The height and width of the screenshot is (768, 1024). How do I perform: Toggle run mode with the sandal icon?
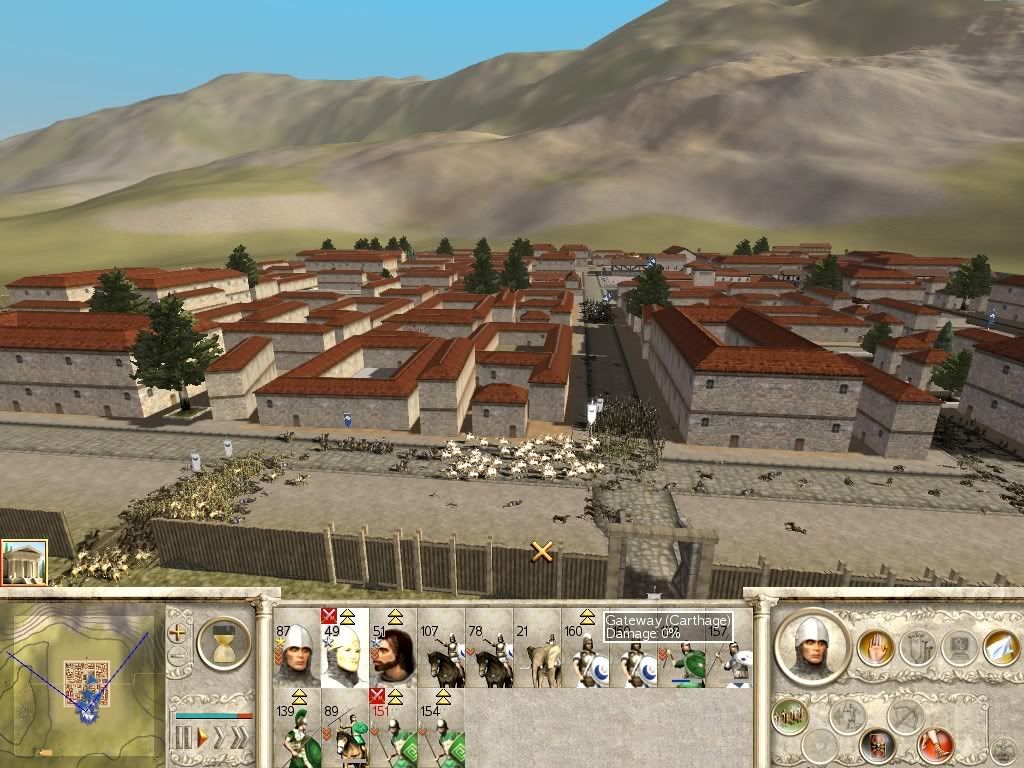pyautogui.click(x=936, y=745)
